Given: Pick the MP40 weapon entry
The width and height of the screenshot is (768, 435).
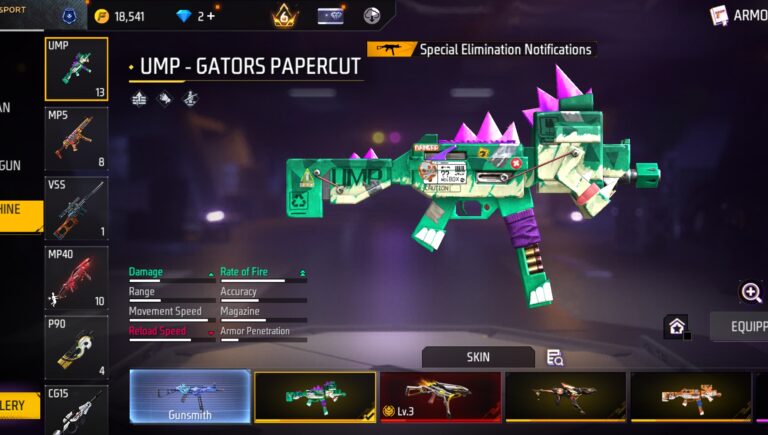Looking at the screenshot, I should pyautogui.click(x=76, y=278).
